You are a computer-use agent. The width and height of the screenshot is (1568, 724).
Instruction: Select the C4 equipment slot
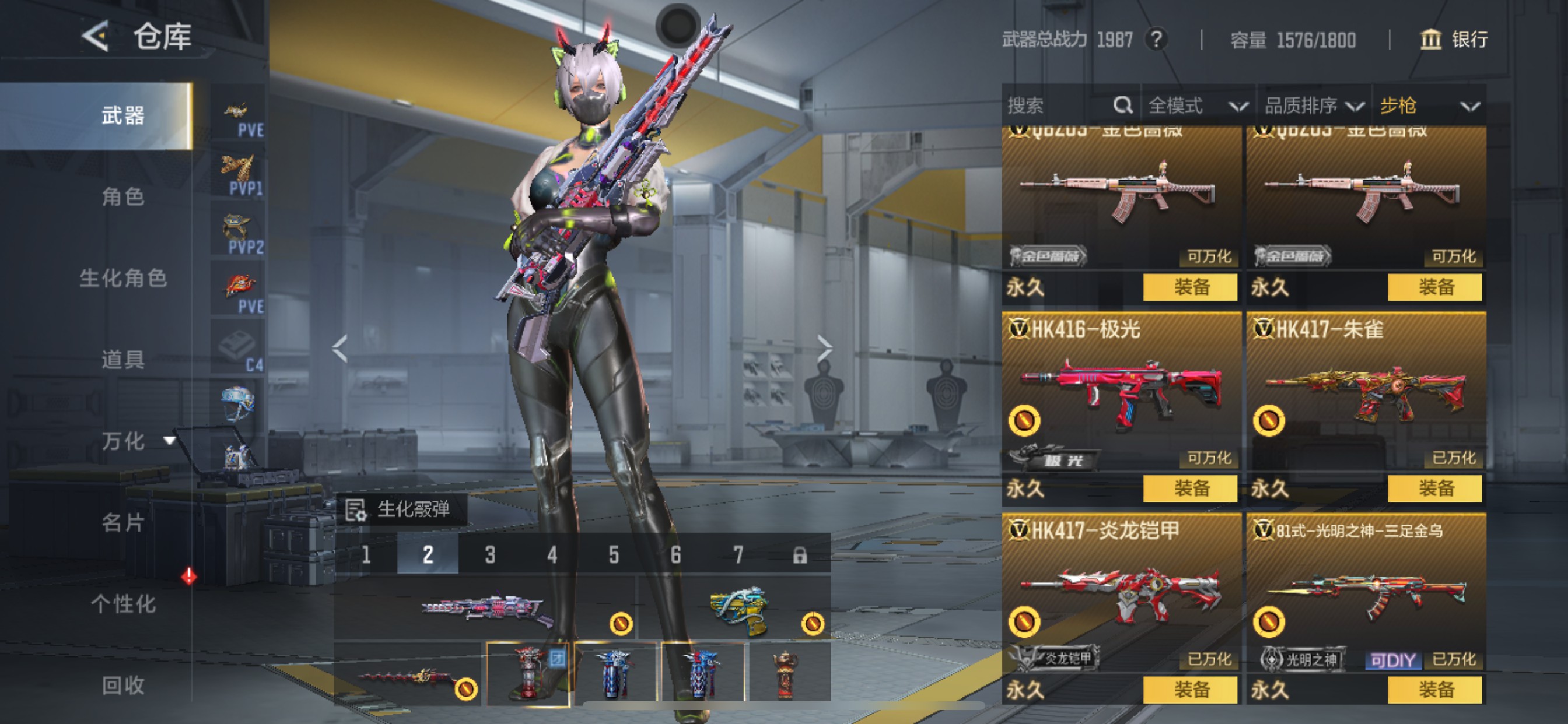pyautogui.click(x=238, y=349)
